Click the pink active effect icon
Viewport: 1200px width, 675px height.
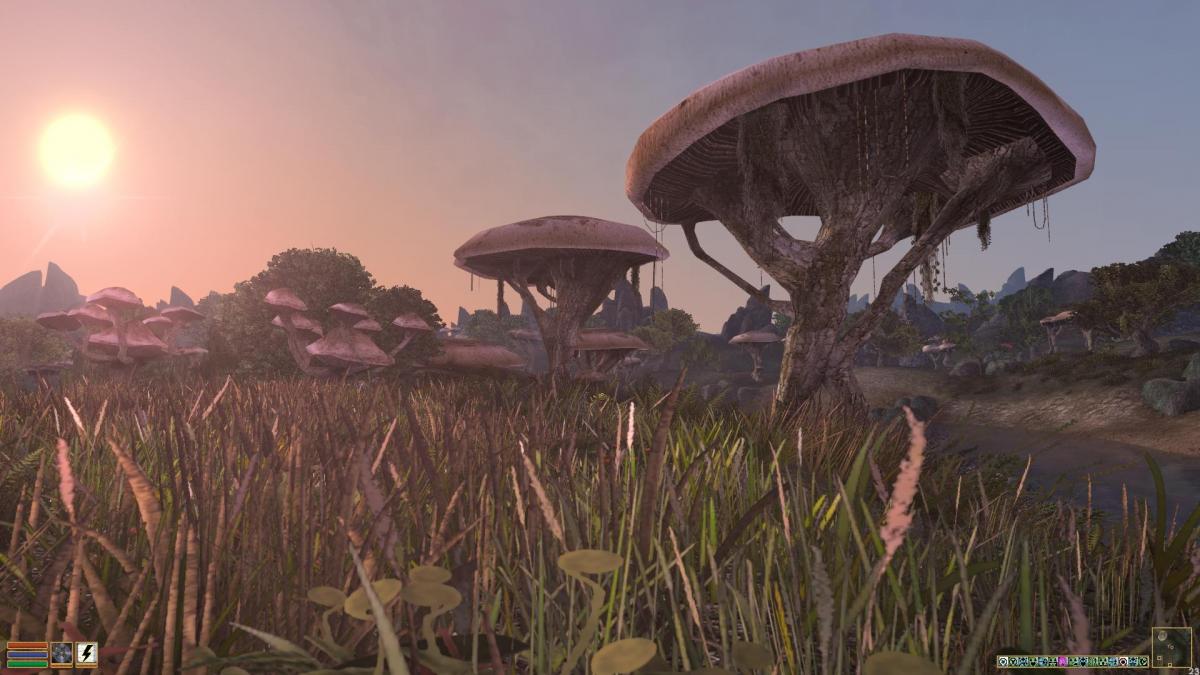pyautogui.click(x=1064, y=661)
